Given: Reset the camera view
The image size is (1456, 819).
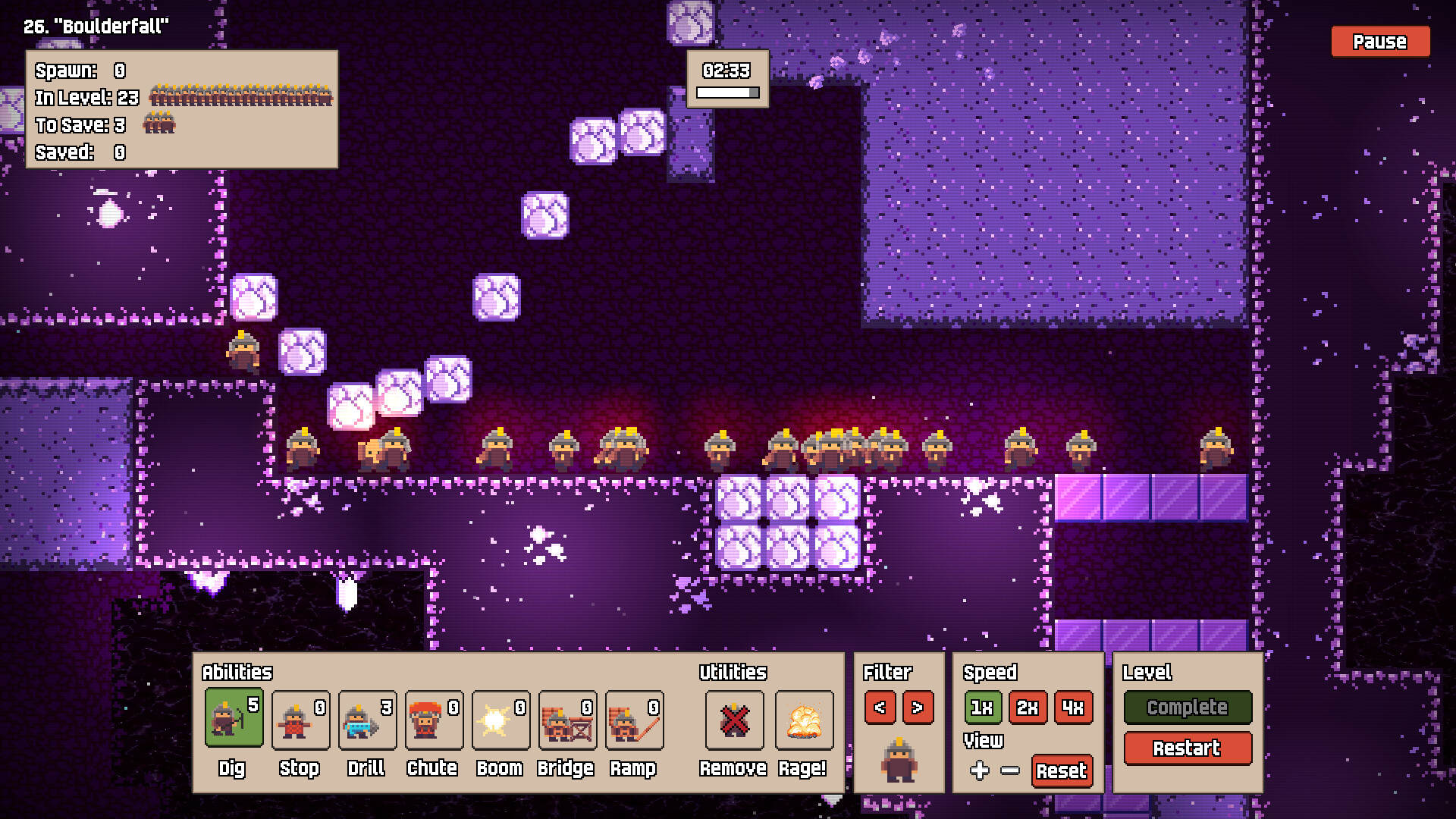Looking at the screenshot, I should (x=1062, y=772).
